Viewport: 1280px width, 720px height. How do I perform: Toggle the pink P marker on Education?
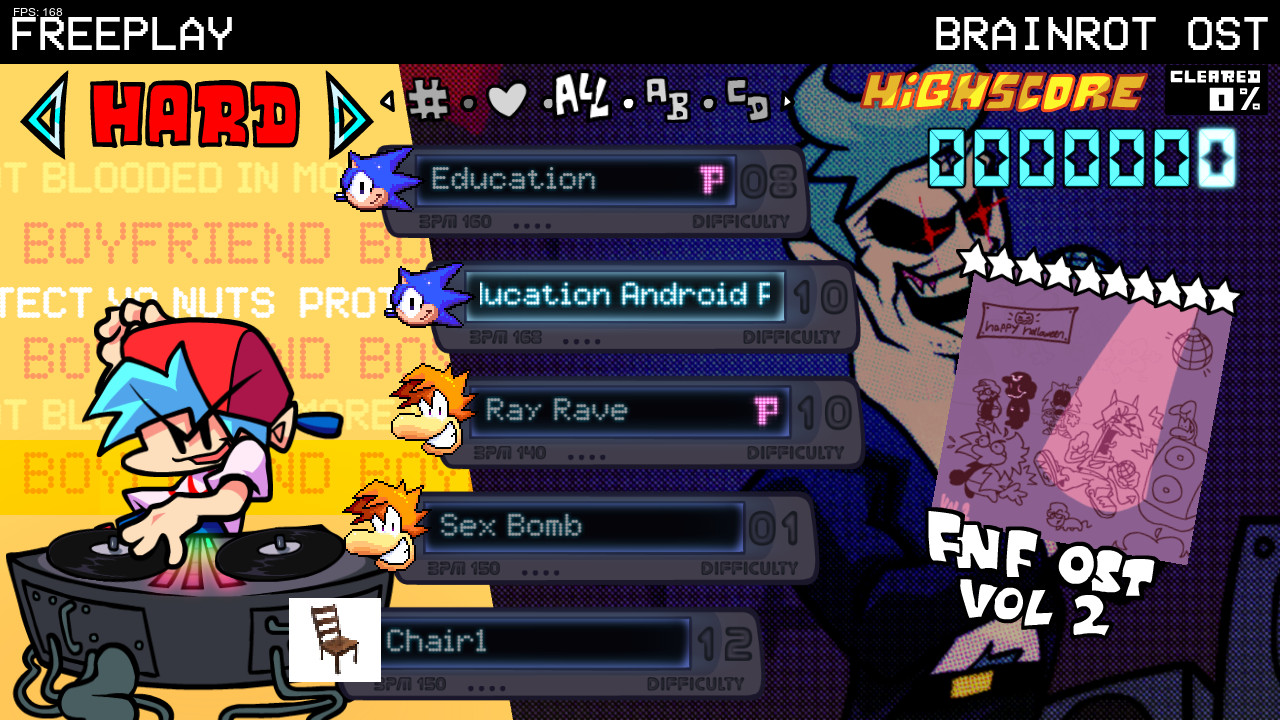click(714, 179)
